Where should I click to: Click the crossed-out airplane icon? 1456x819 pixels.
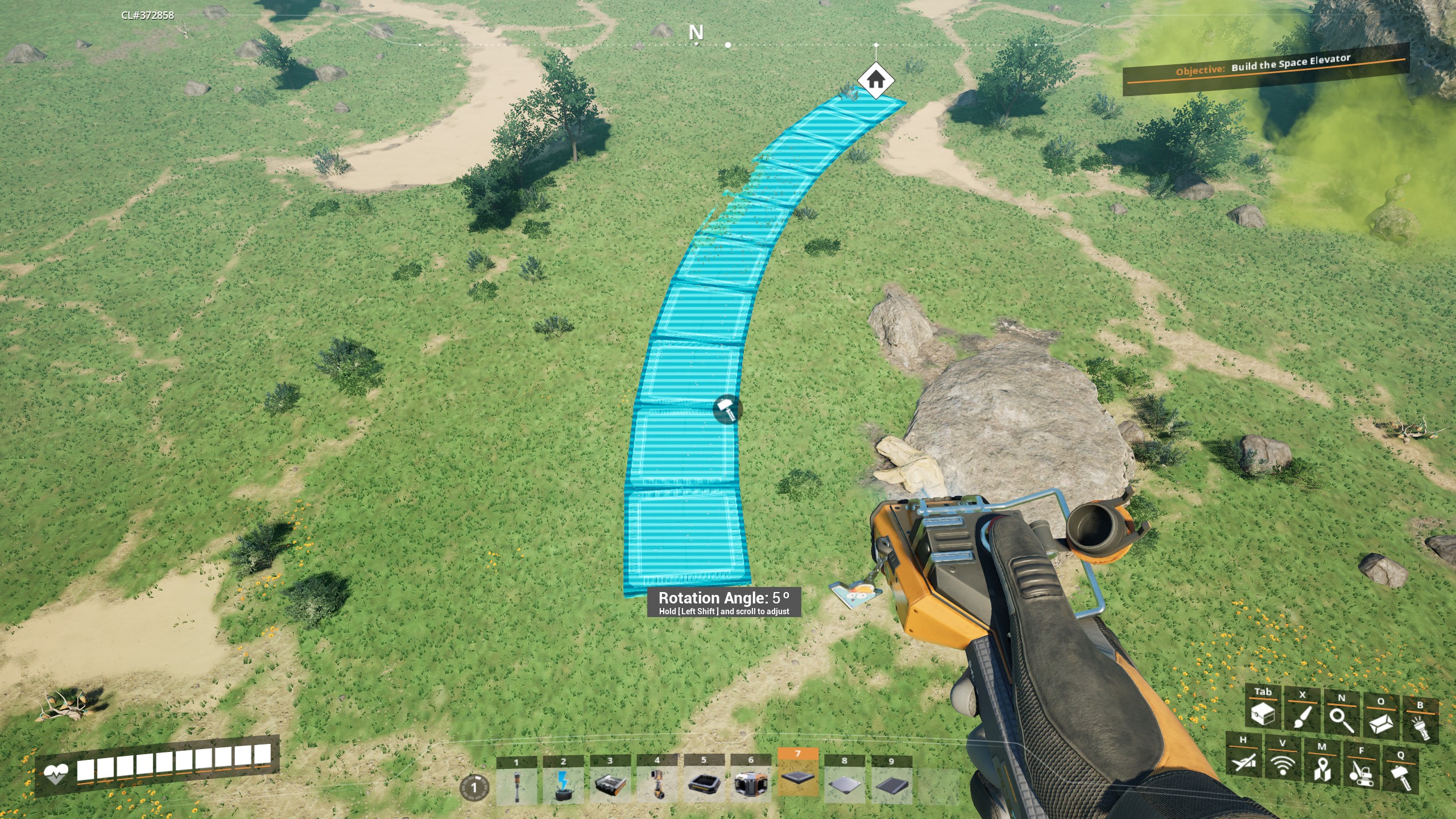point(1244,760)
